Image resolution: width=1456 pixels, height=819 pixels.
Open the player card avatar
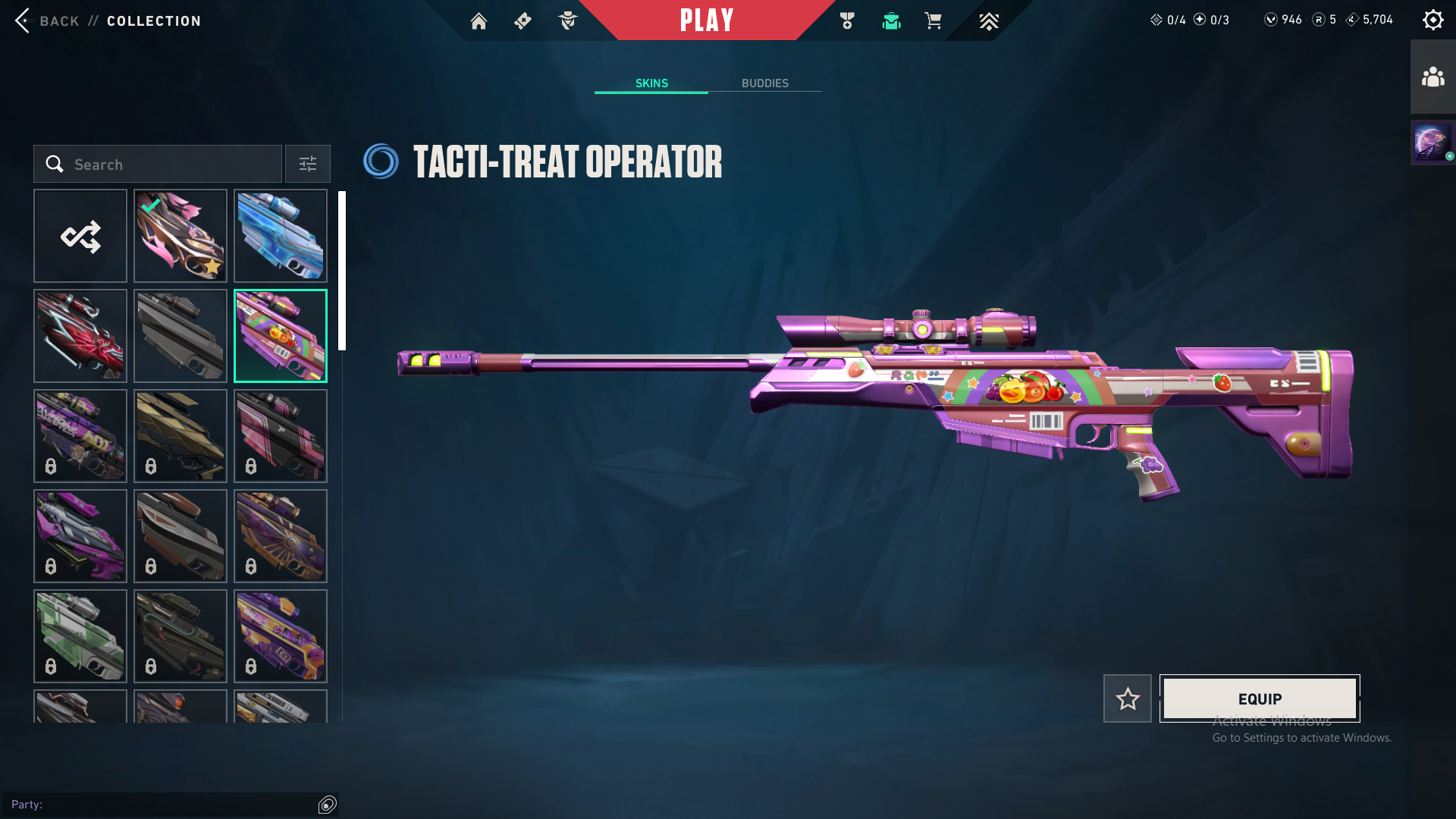click(1431, 142)
